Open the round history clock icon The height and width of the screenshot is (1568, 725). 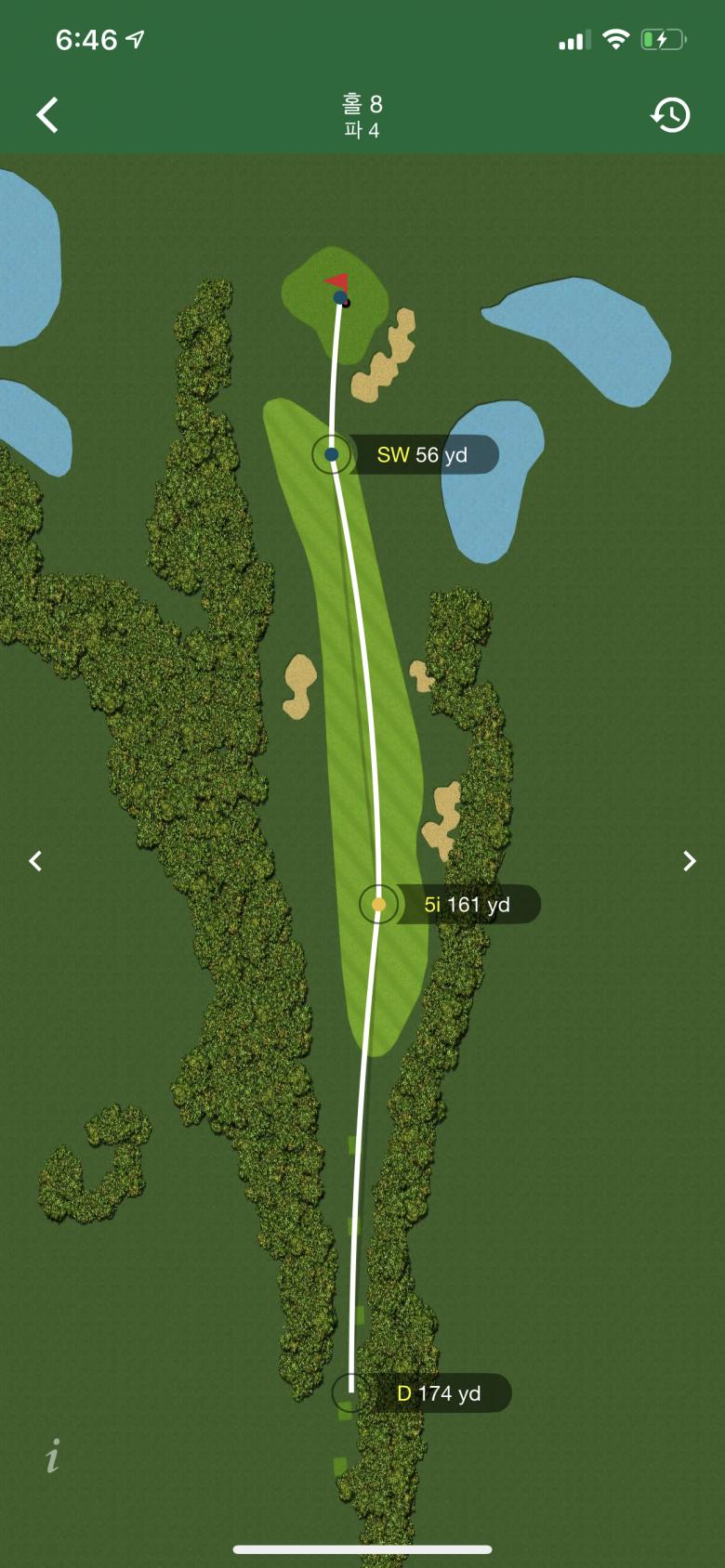tap(670, 115)
